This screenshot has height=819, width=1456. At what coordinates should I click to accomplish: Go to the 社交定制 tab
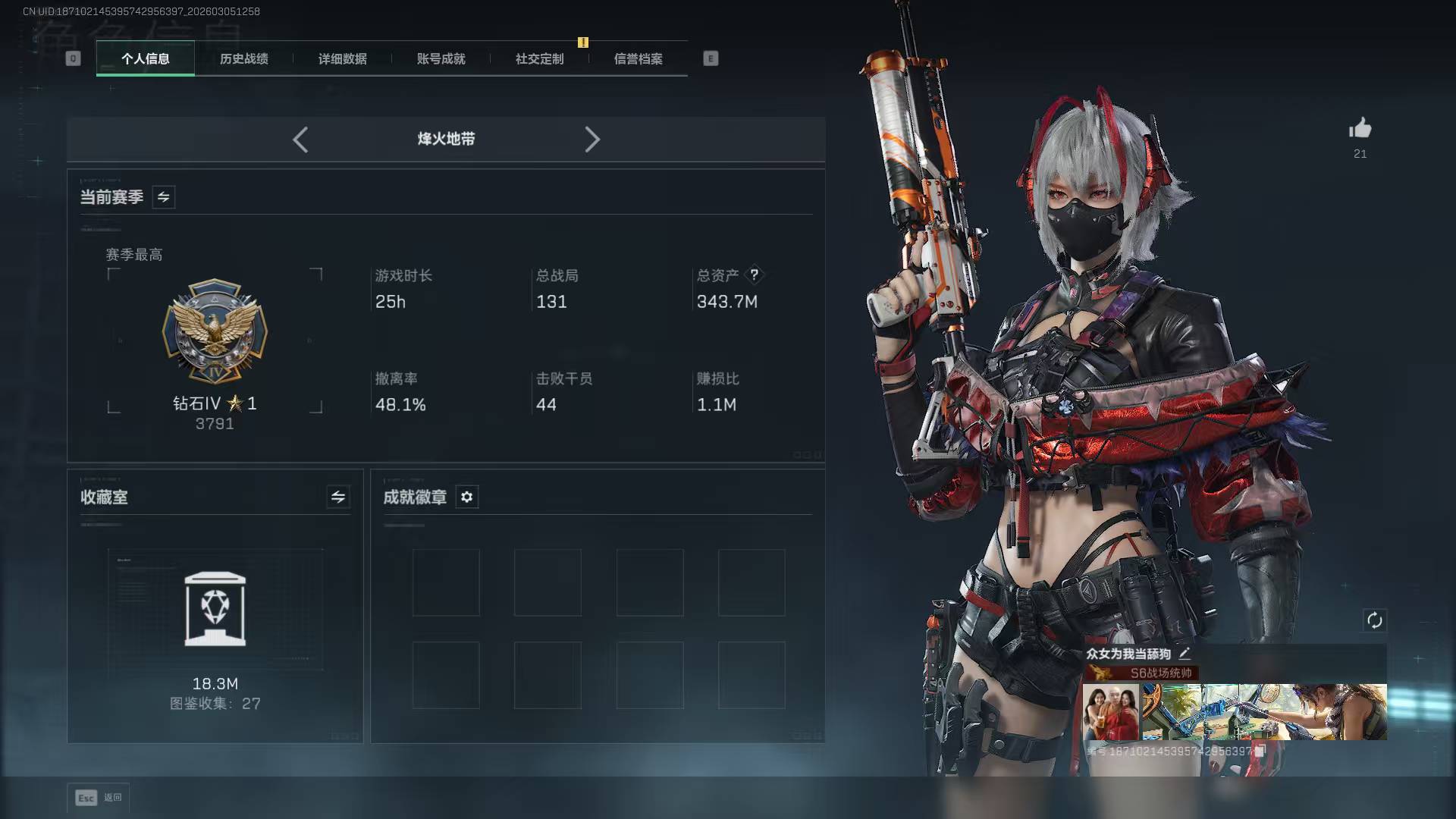click(x=539, y=59)
